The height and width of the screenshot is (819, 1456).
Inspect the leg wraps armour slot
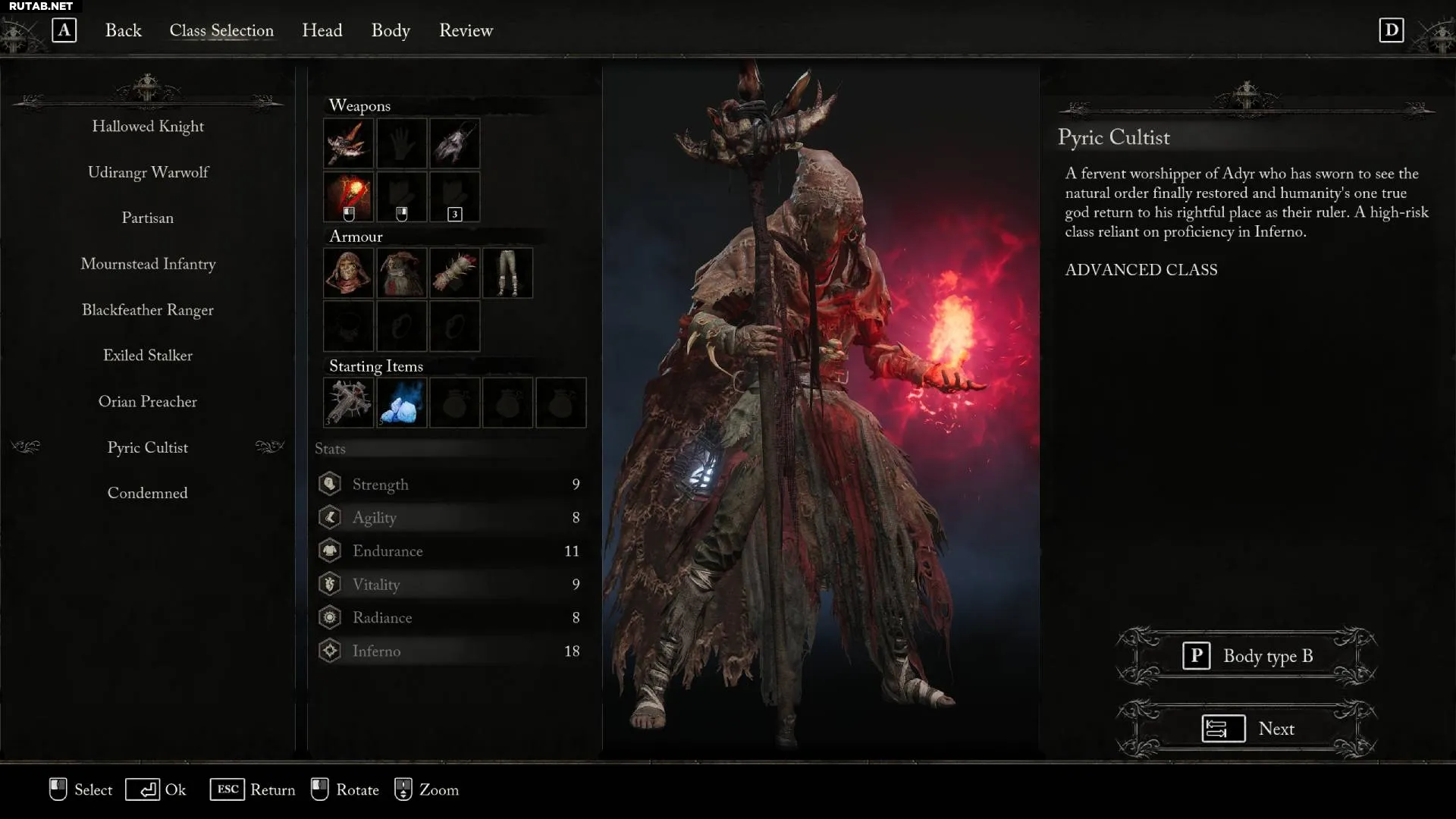pyautogui.click(x=507, y=273)
